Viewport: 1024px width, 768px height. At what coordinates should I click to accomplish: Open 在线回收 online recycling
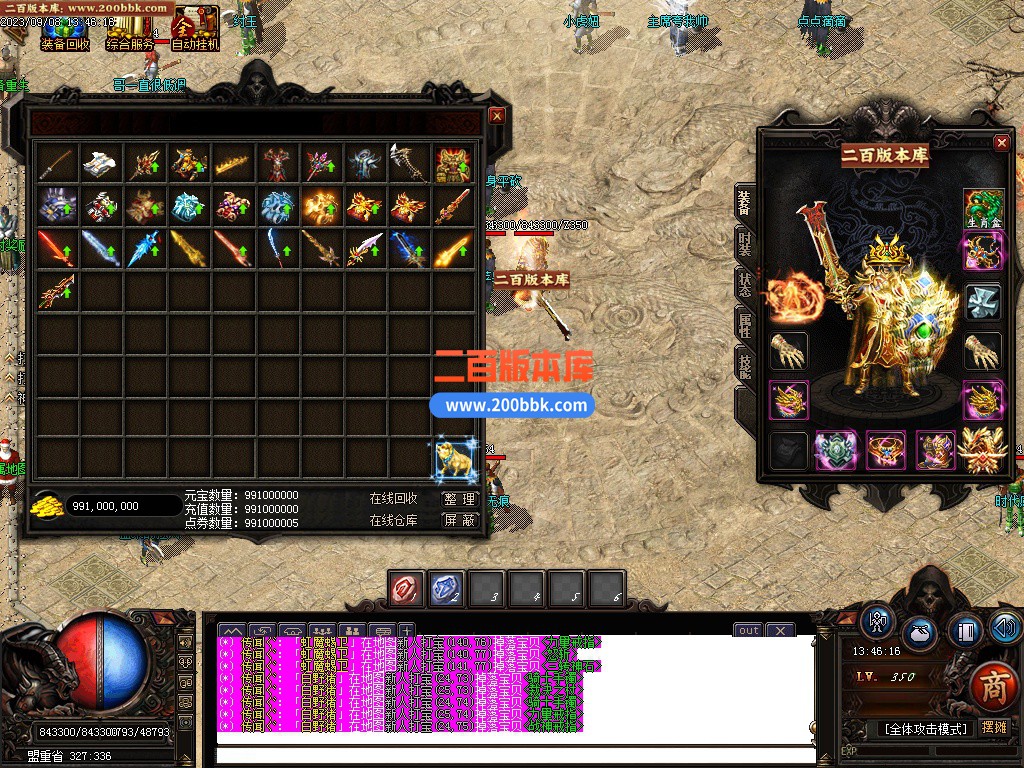tap(394, 498)
